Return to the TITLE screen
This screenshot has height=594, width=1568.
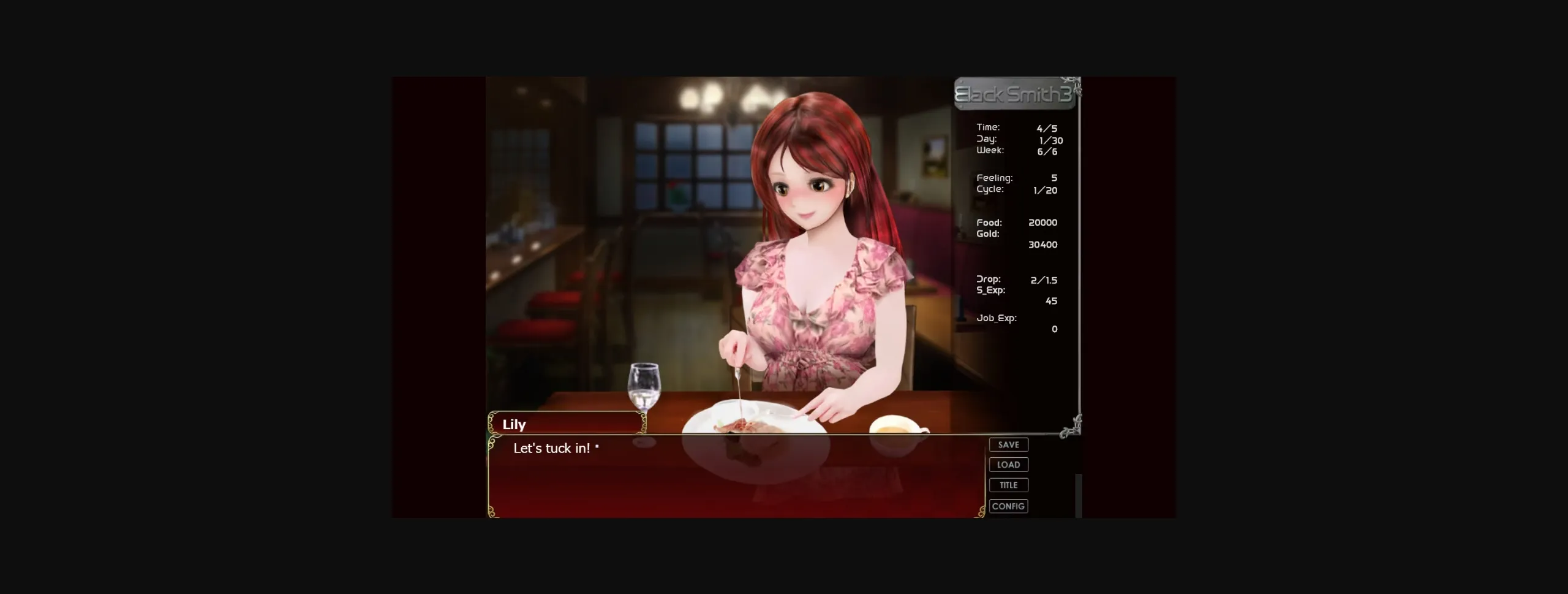[1008, 484]
